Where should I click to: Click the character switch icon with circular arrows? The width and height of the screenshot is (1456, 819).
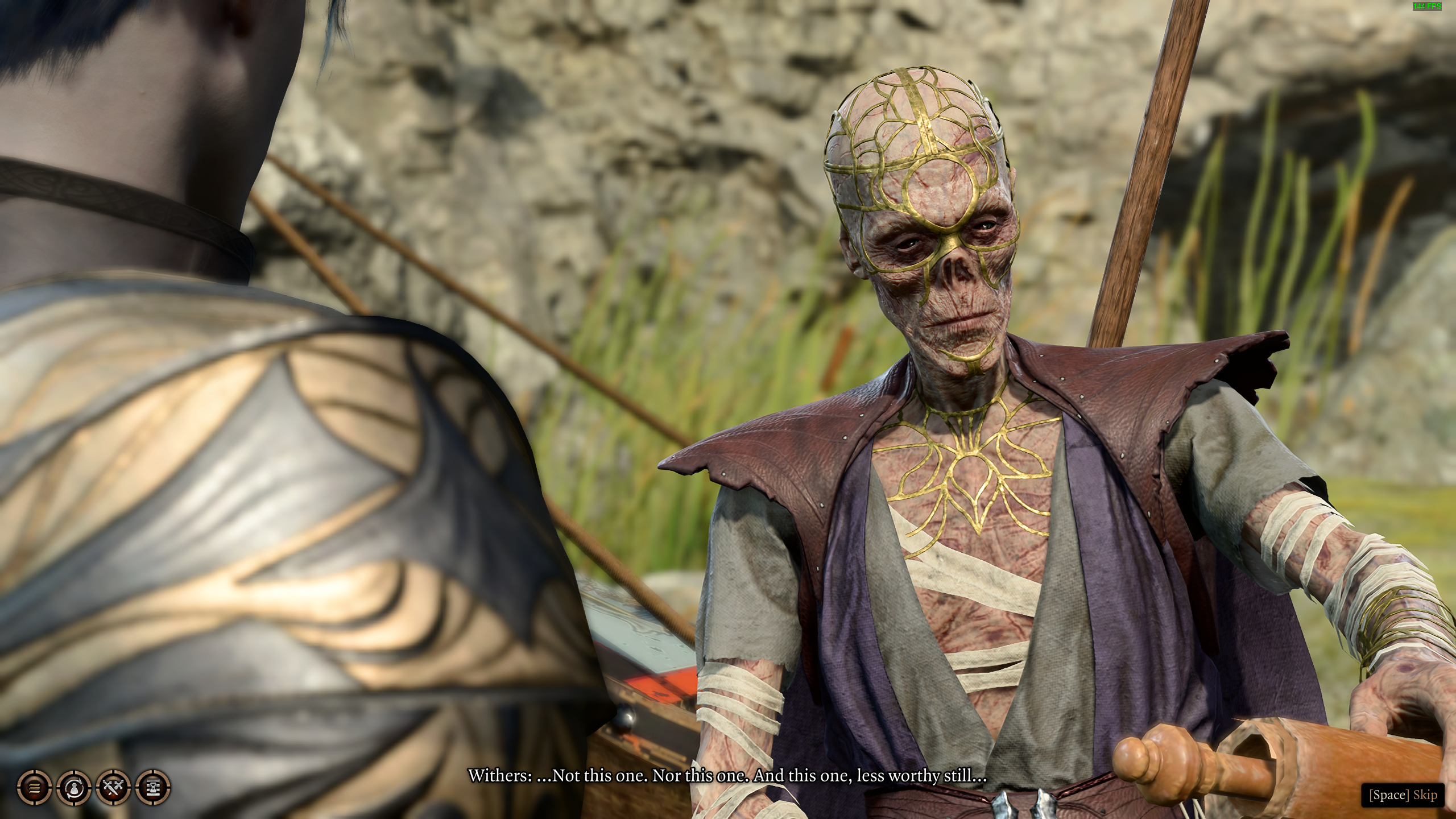click(74, 788)
